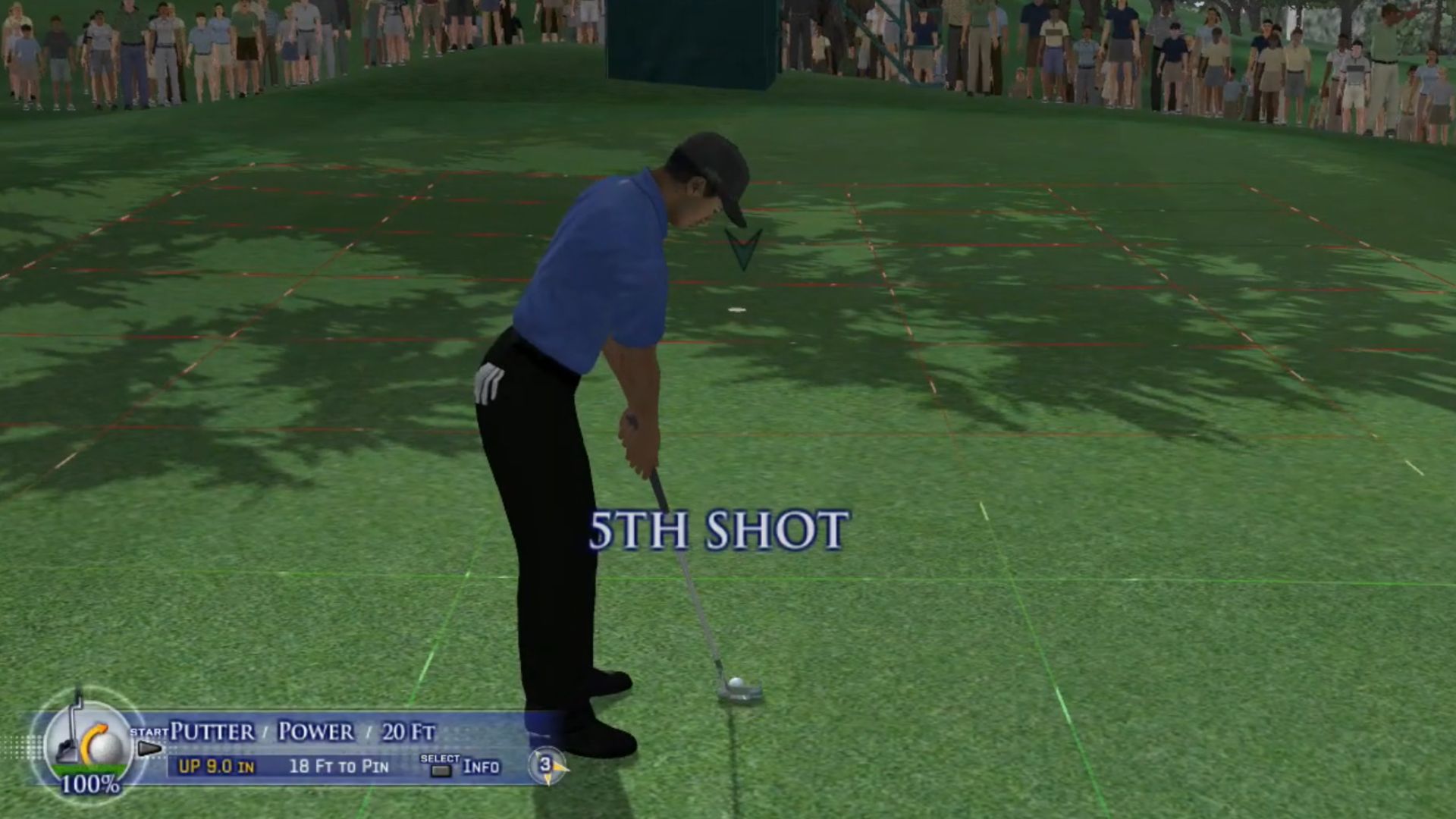Click the 18 FT TO PIN label
This screenshot has width=1456, height=819.
(340, 767)
